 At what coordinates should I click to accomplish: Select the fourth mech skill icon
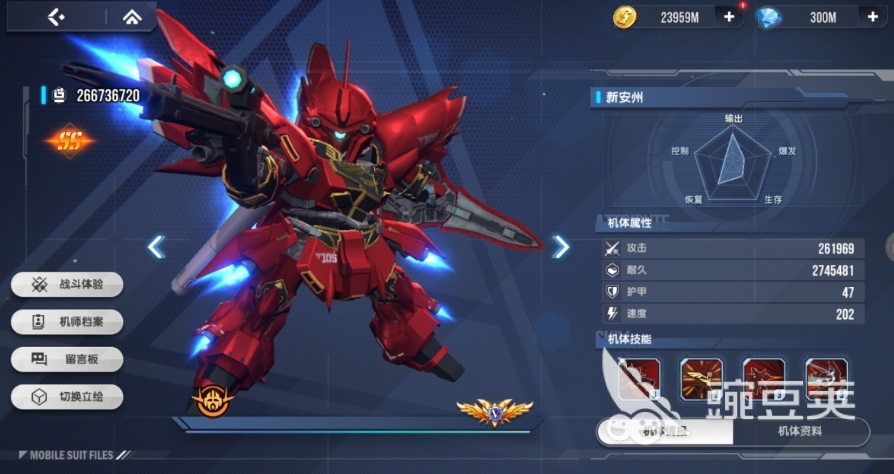(x=826, y=379)
